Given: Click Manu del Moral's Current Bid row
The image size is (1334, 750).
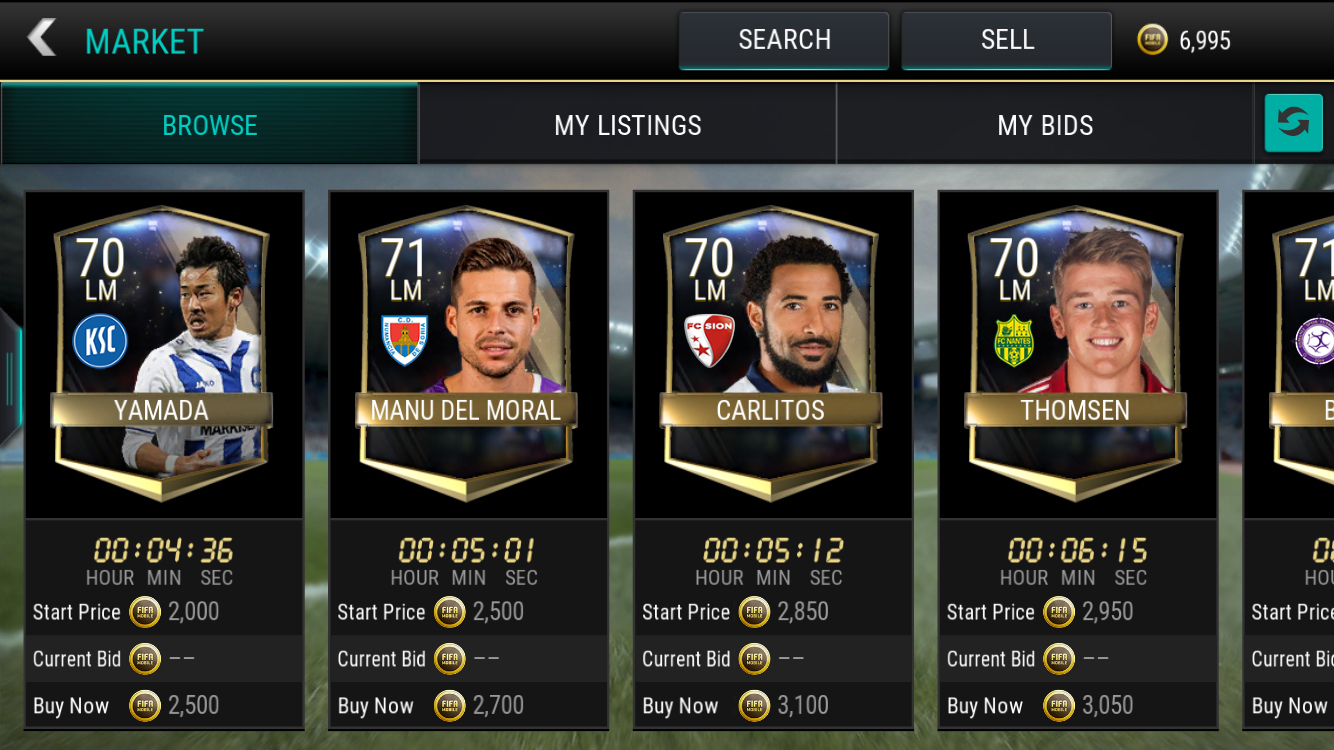Looking at the screenshot, I should coord(468,659).
